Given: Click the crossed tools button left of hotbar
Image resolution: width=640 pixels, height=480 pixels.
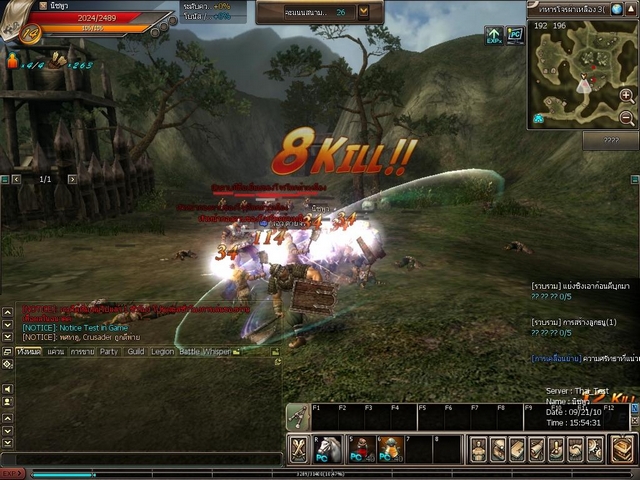Looking at the screenshot, I should click(x=298, y=449).
